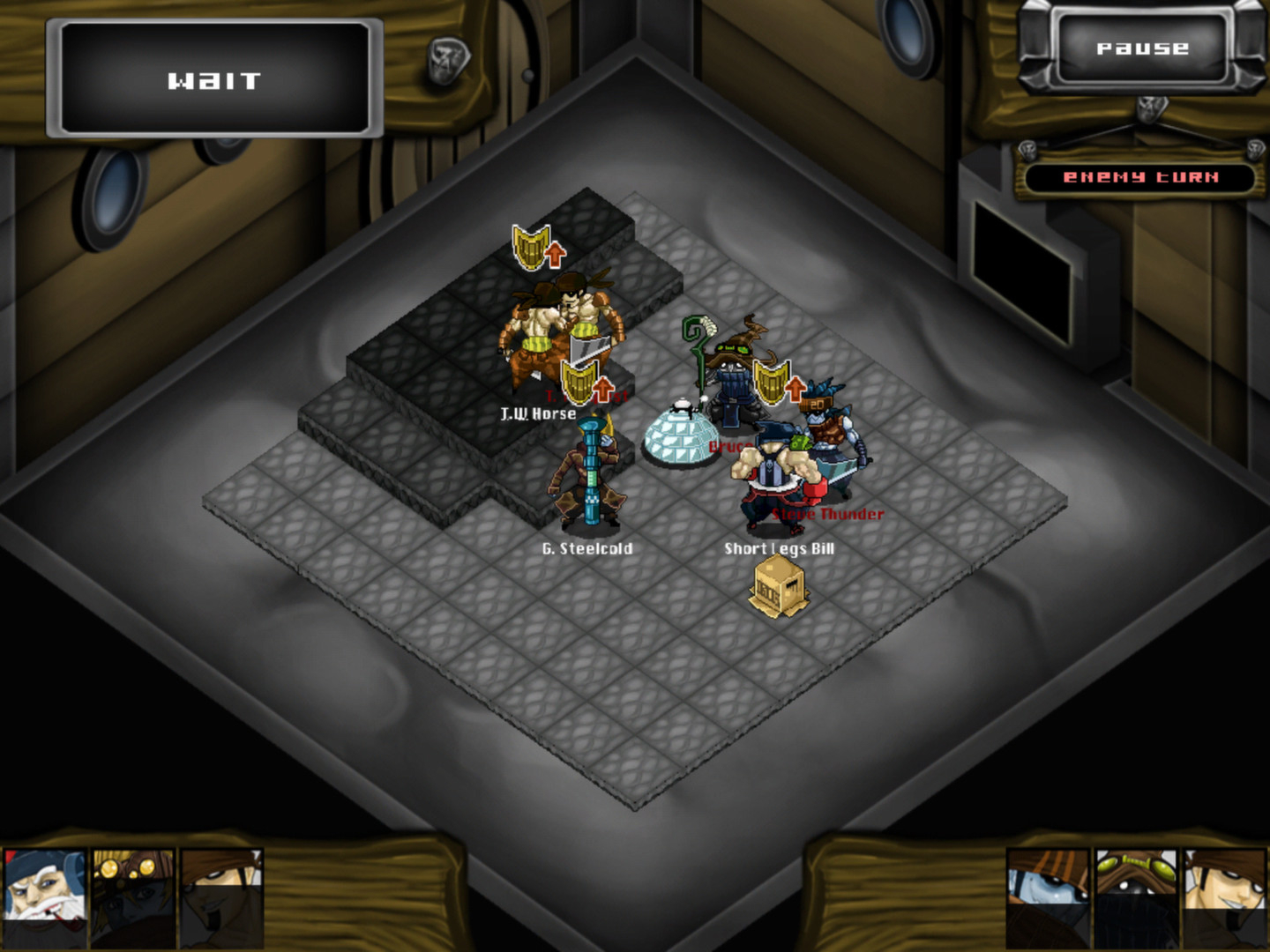Select the blue-skinned character portrait
The width and height of the screenshot is (1270, 952).
1049,896
